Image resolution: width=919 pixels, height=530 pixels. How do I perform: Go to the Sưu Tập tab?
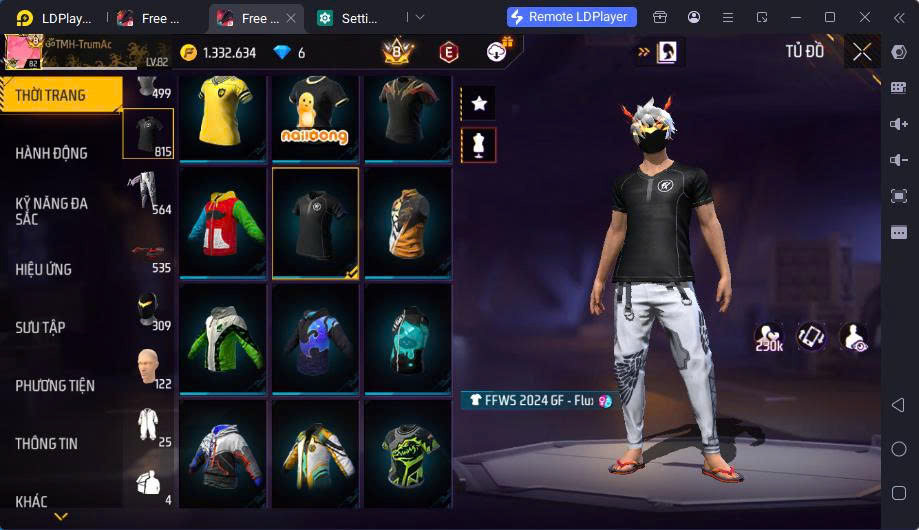pos(40,327)
